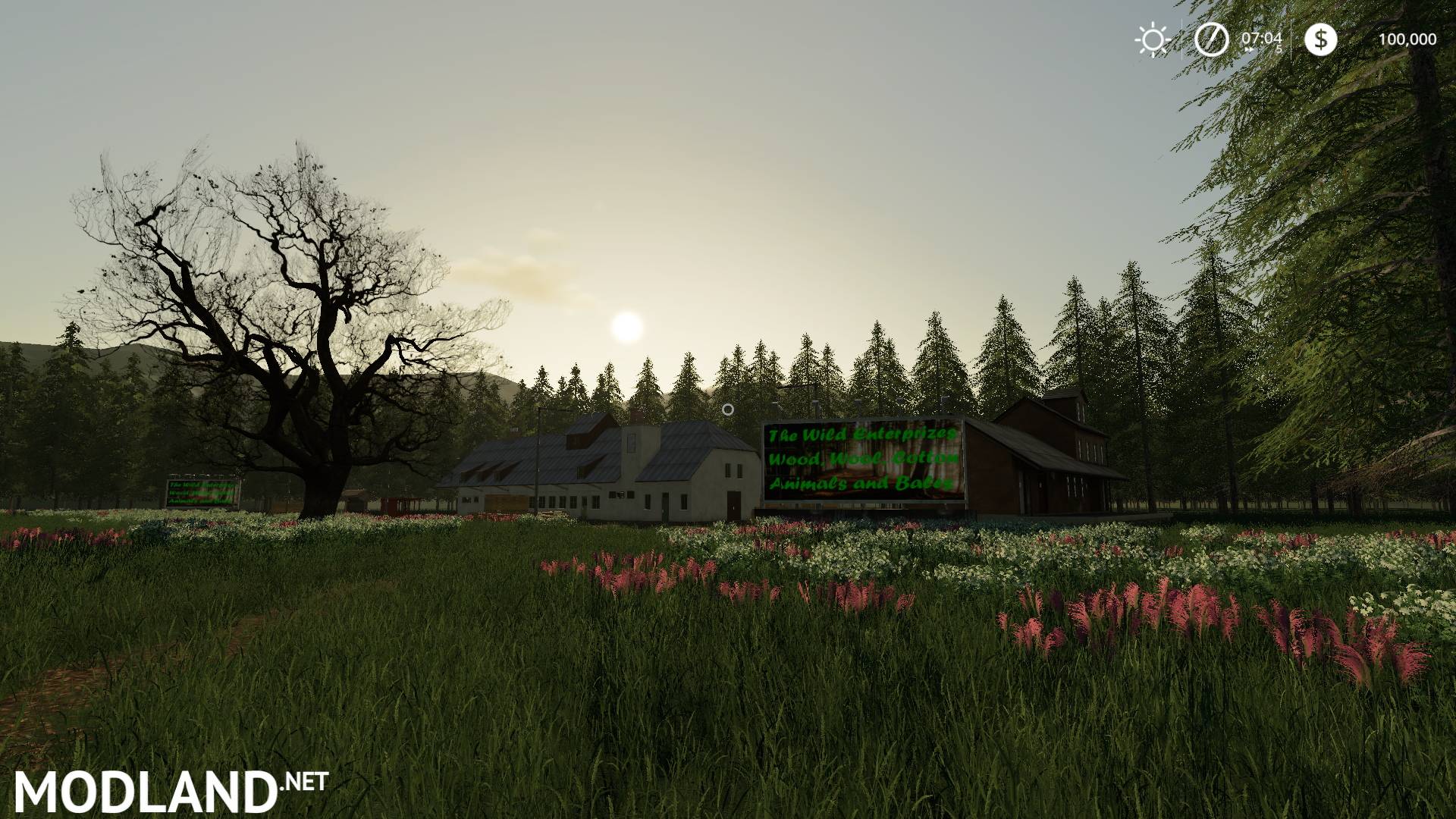The image size is (1456, 819).
Task: Toggle the weather display in the HUD
Action: tap(1153, 39)
